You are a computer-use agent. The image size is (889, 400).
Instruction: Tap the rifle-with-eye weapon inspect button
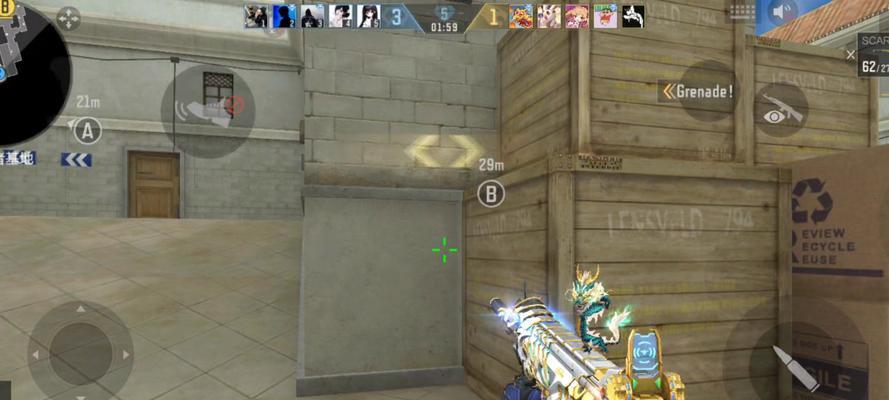click(x=780, y=111)
